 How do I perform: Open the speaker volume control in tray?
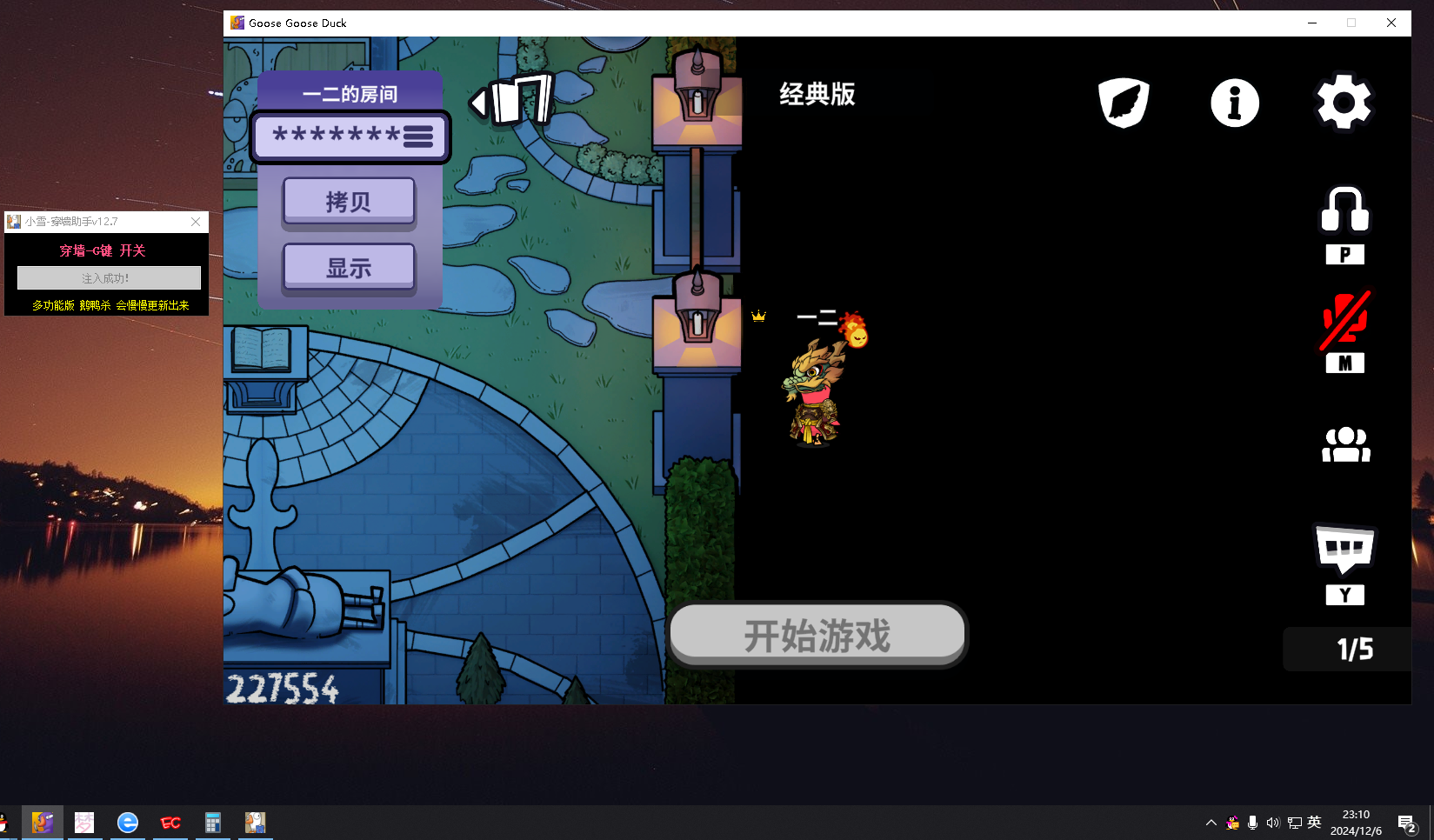[x=1272, y=822]
